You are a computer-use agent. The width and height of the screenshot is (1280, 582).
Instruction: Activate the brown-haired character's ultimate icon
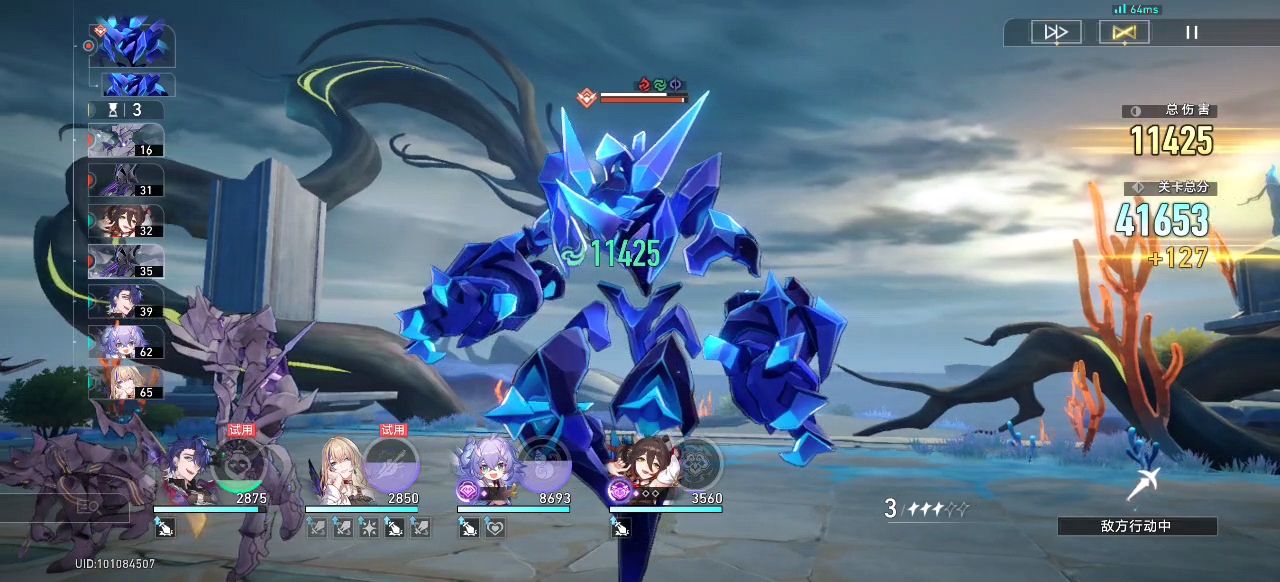point(695,464)
